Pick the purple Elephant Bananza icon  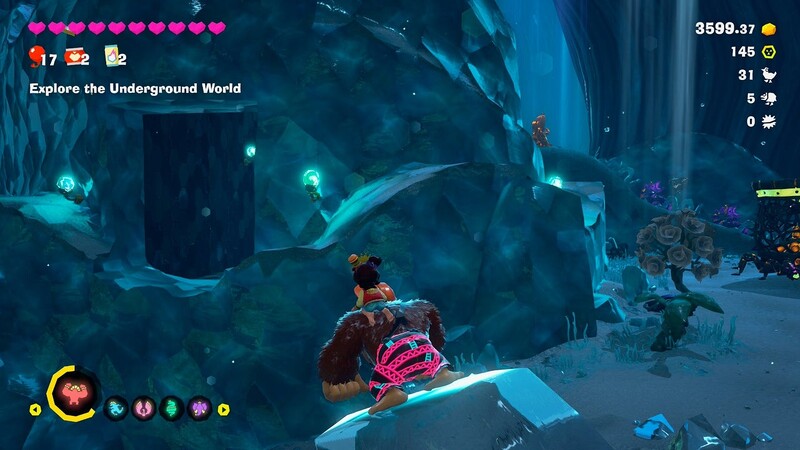[x=200, y=408]
